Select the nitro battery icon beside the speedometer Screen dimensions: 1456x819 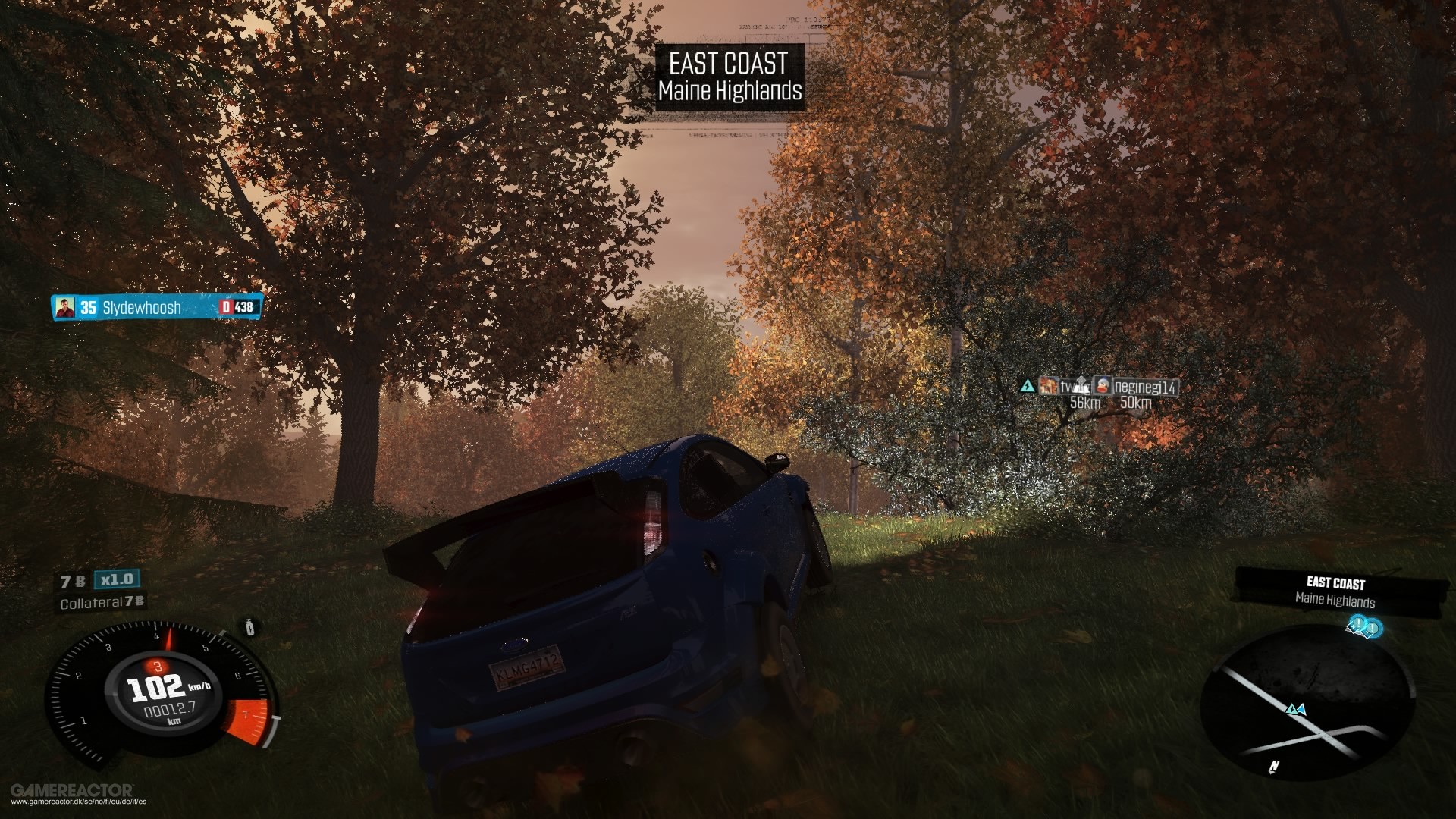coord(249,629)
